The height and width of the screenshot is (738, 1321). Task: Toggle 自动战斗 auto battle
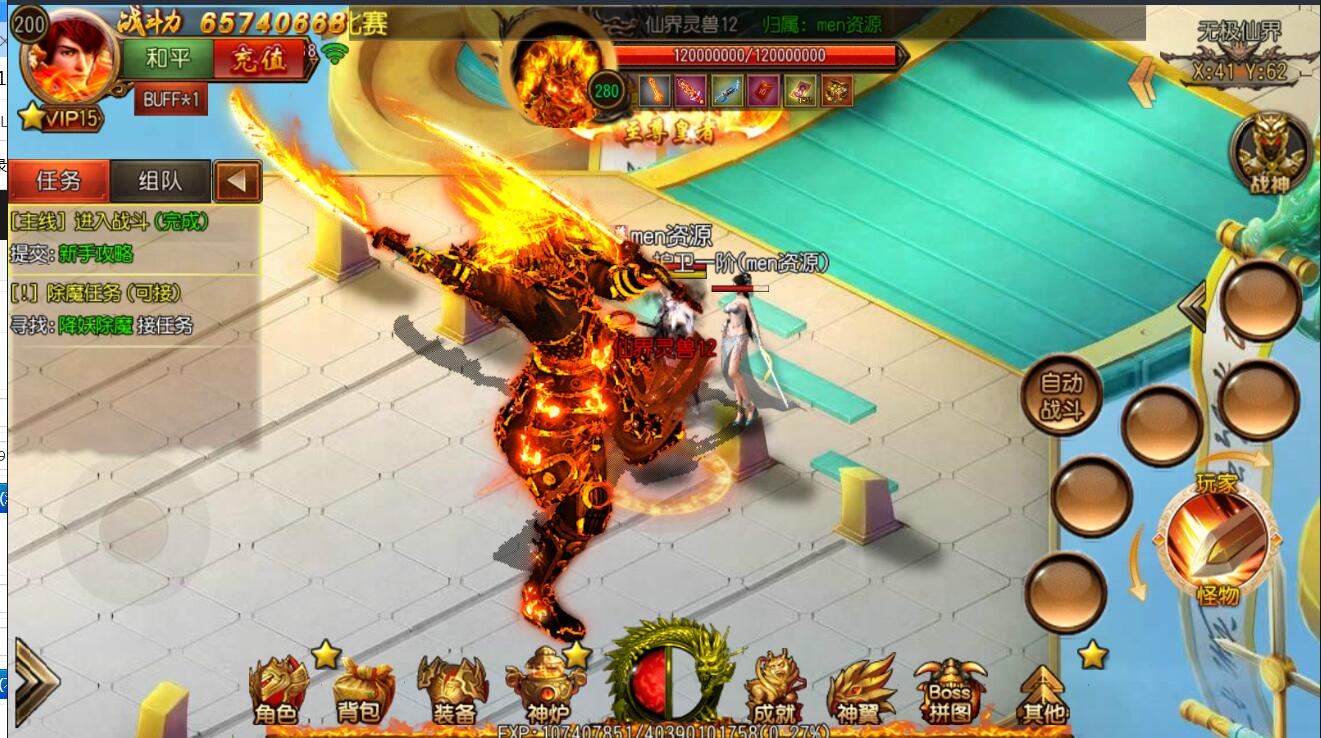tap(1061, 396)
